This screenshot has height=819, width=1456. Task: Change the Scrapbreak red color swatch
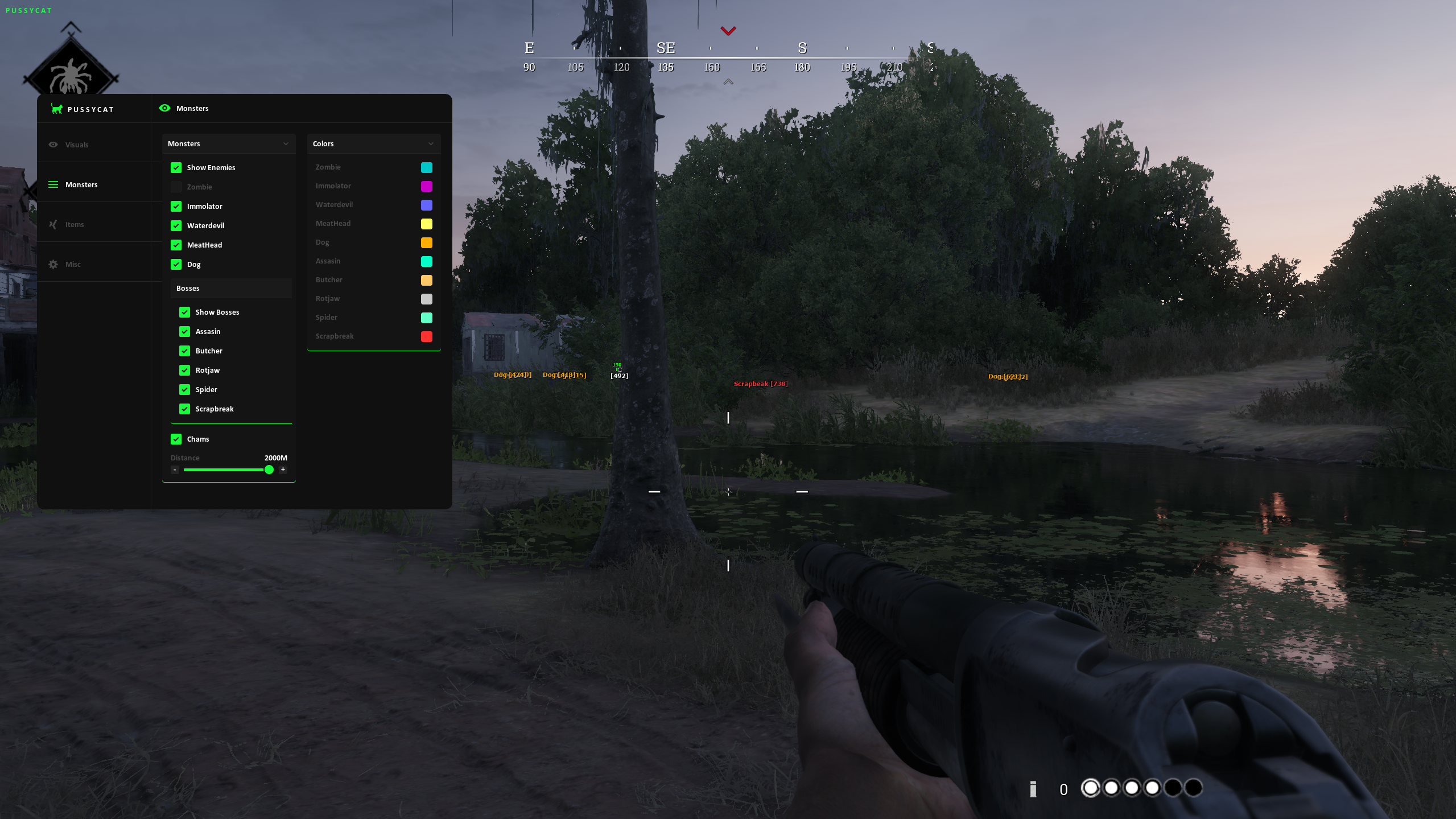426,336
